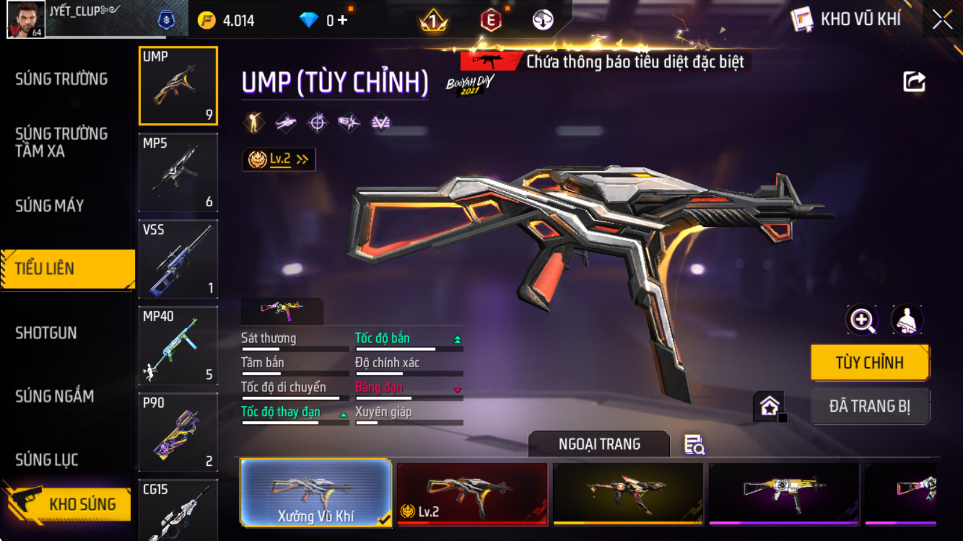The height and width of the screenshot is (541, 963).
Task: Switch to Súng Trường Tầm Xa category
Action: point(61,142)
